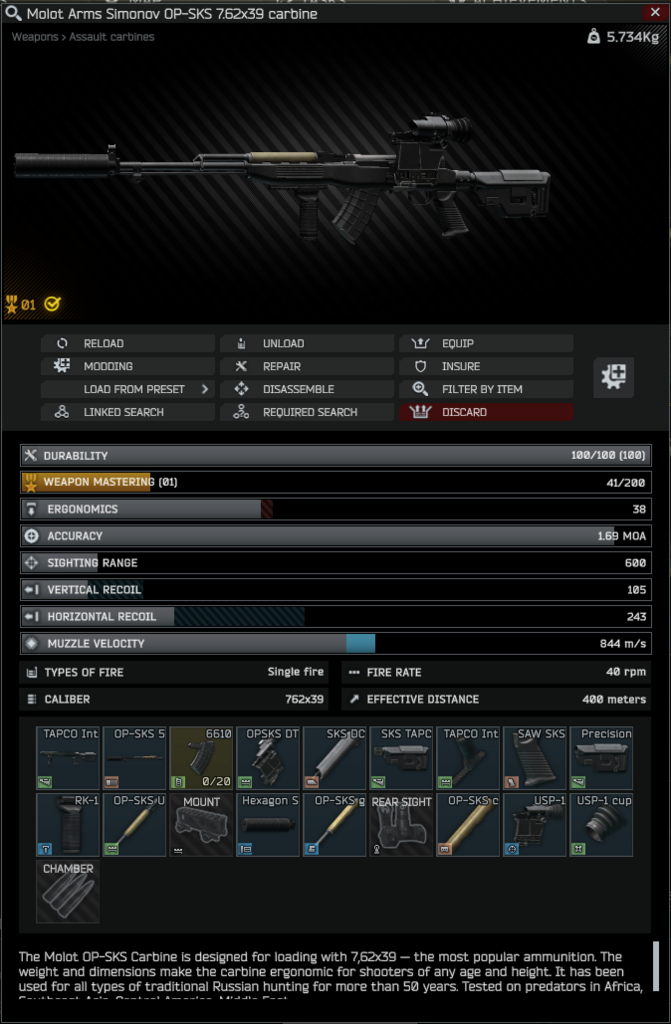The height and width of the screenshot is (1024, 671).
Task: Open the MODDING screen
Action: point(128,366)
